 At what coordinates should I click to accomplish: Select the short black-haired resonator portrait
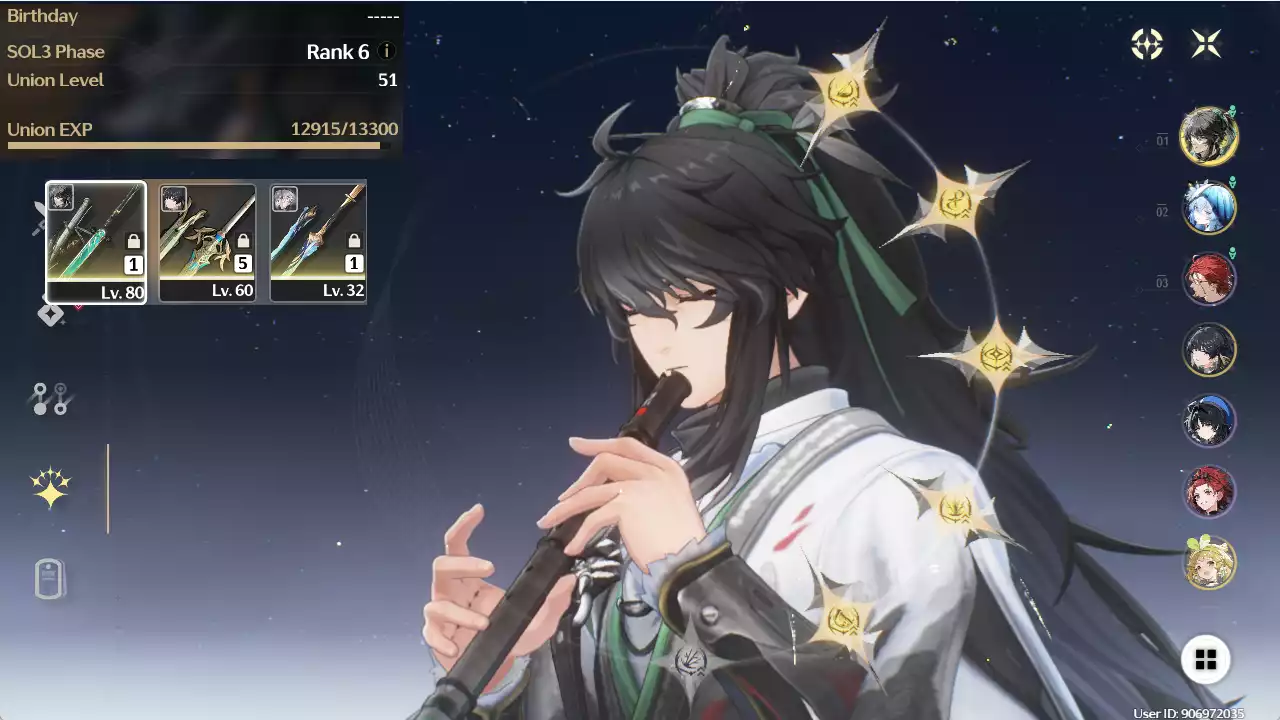coord(1209,349)
